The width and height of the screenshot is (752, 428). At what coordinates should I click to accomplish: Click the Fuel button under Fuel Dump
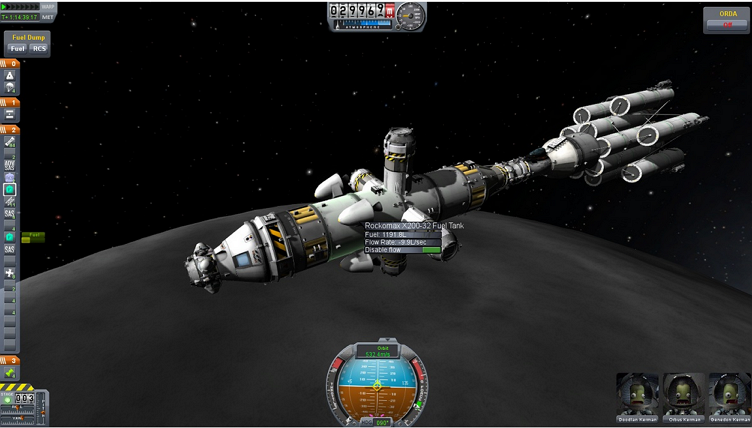(x=17, y=48)
